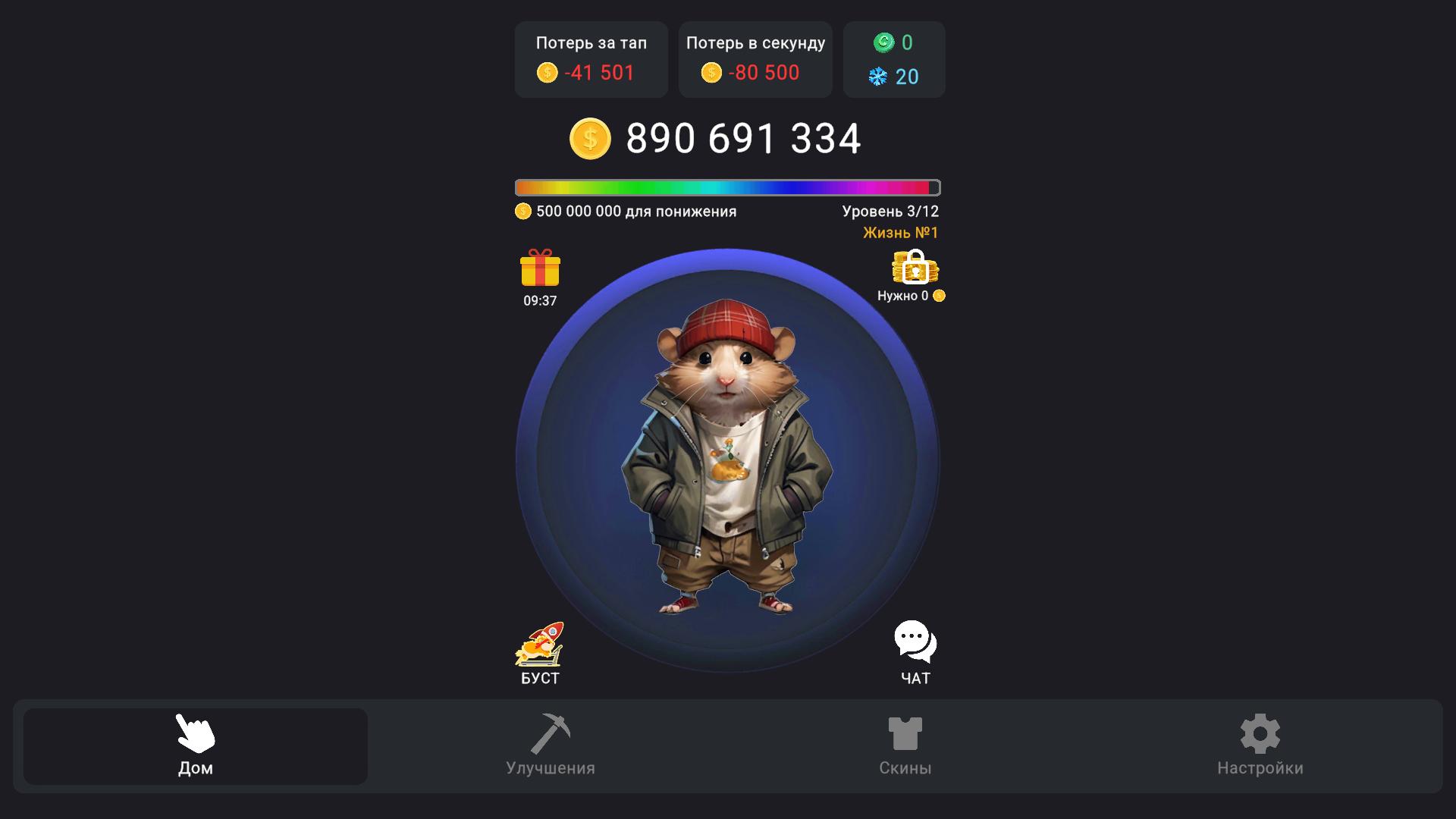Open the Настройки tab
Image resolution: width=1456 pixels, height=819 pixels.
pyautogui.click(x=1260, y=747)
